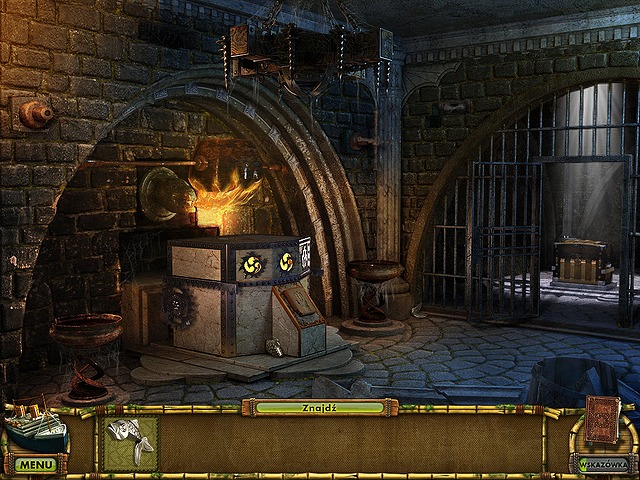Screen dimensions: 640x480
Task: Open the red journal book
Action: click(x=602, y=419)
